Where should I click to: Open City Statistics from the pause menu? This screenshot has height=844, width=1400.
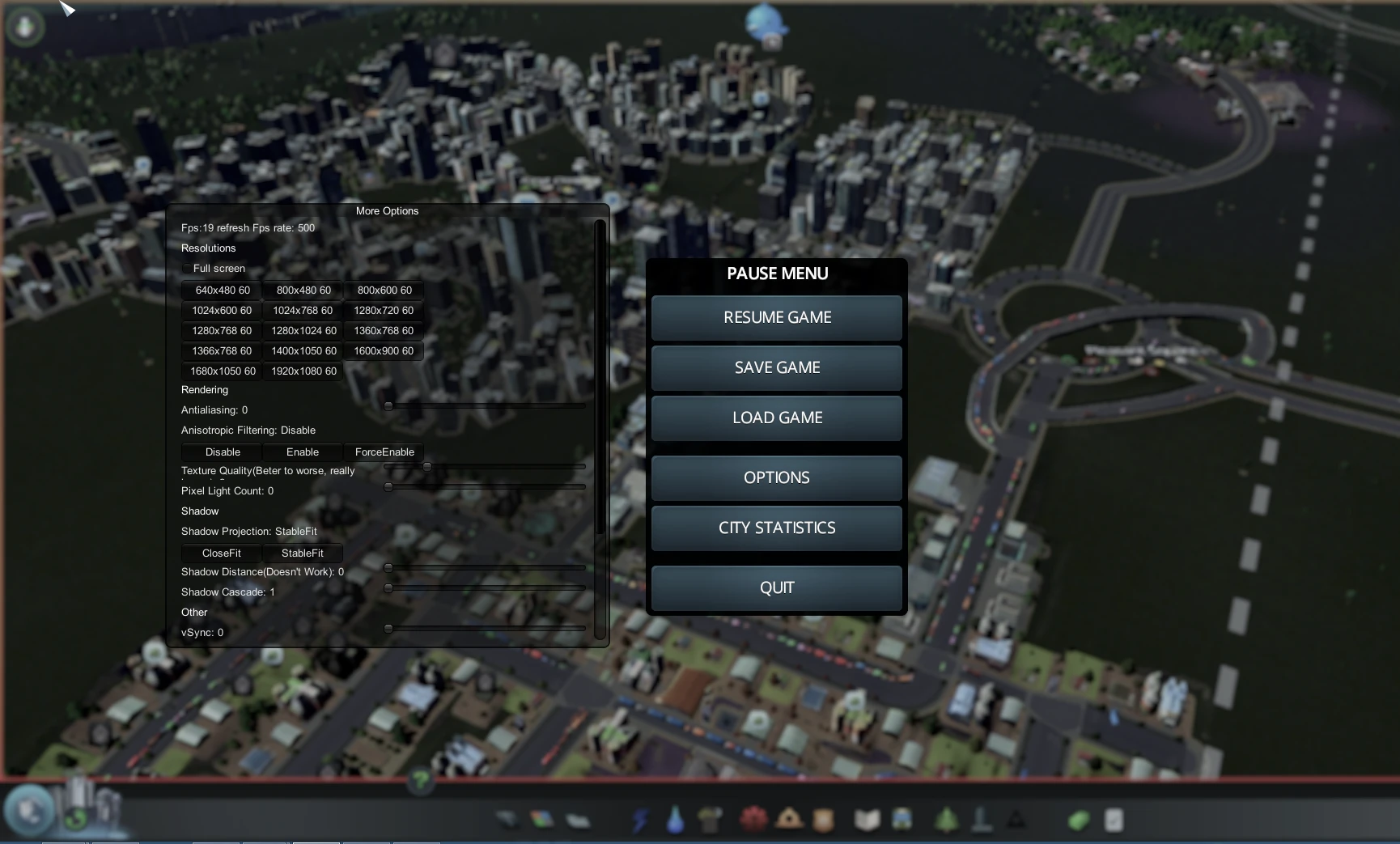(775, 528)
